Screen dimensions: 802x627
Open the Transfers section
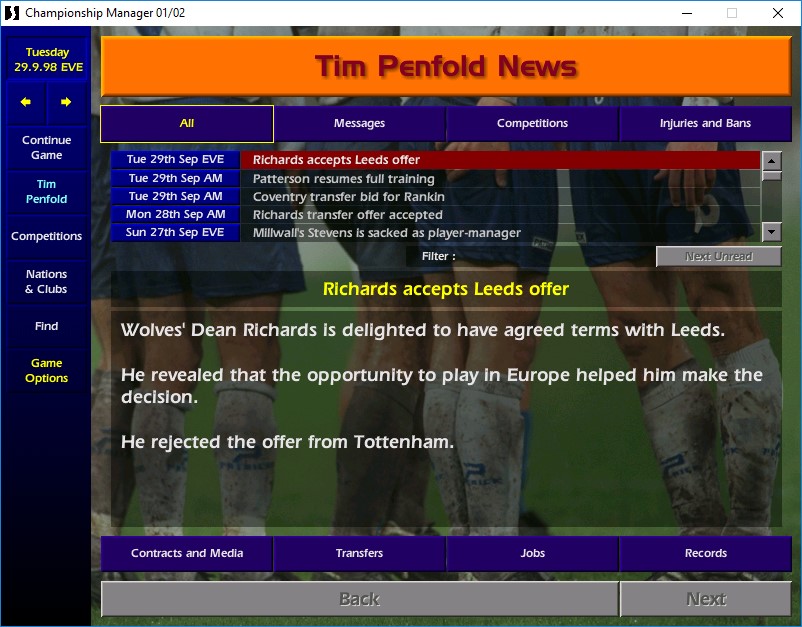click(359, 553)
